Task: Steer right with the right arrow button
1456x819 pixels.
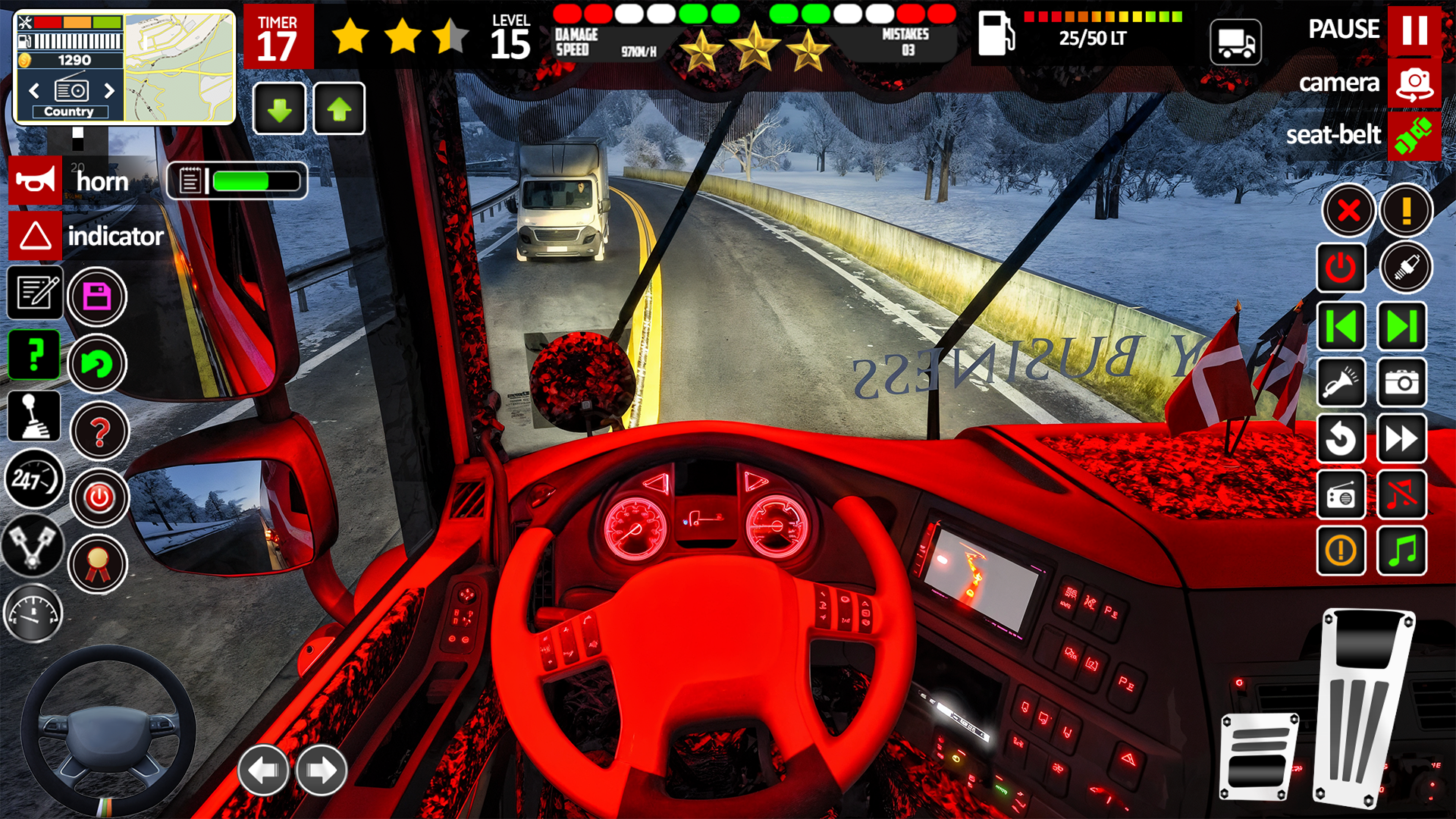Action: pos(321,770)
